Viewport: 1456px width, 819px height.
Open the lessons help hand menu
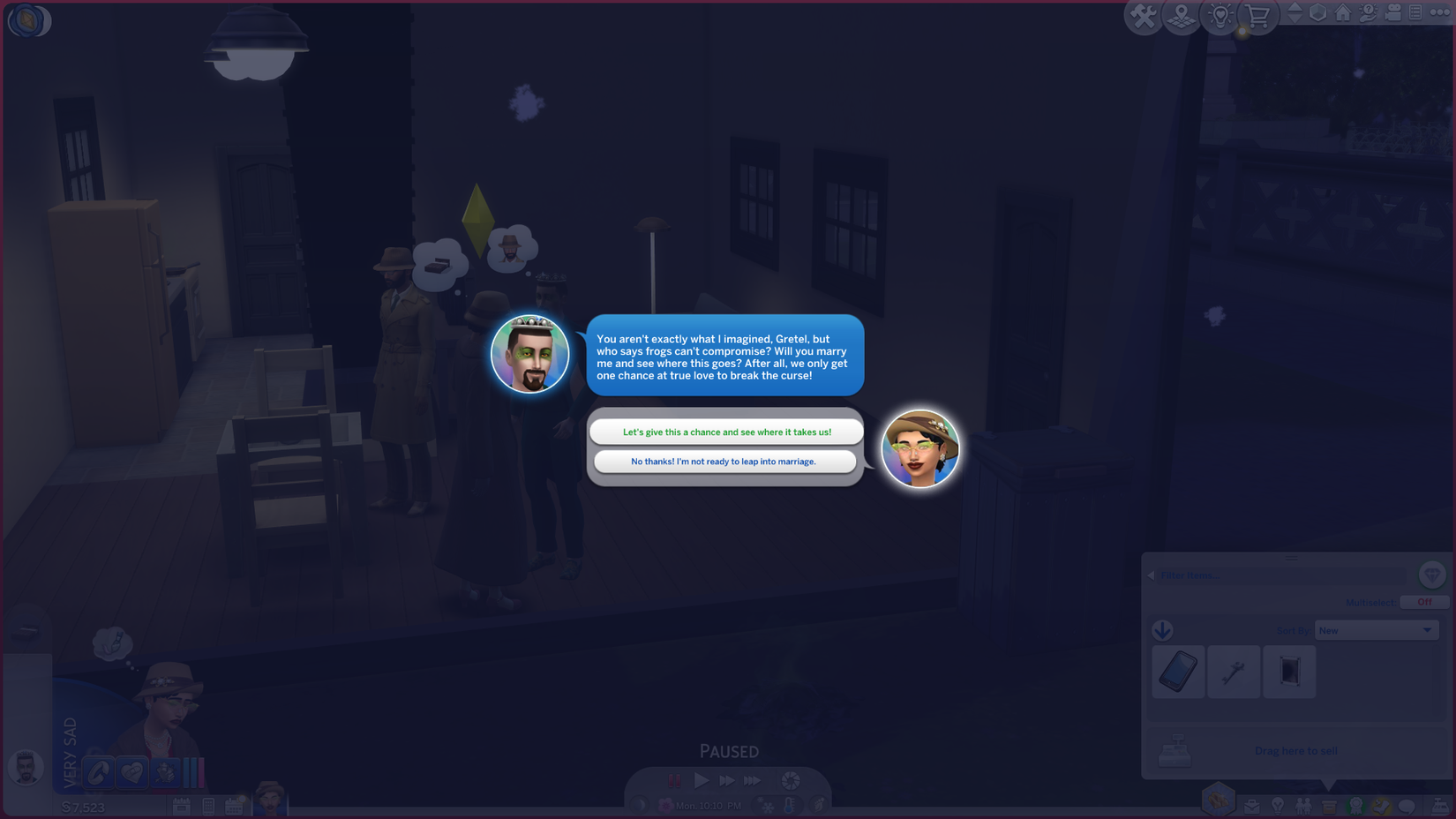point(1366,13)
